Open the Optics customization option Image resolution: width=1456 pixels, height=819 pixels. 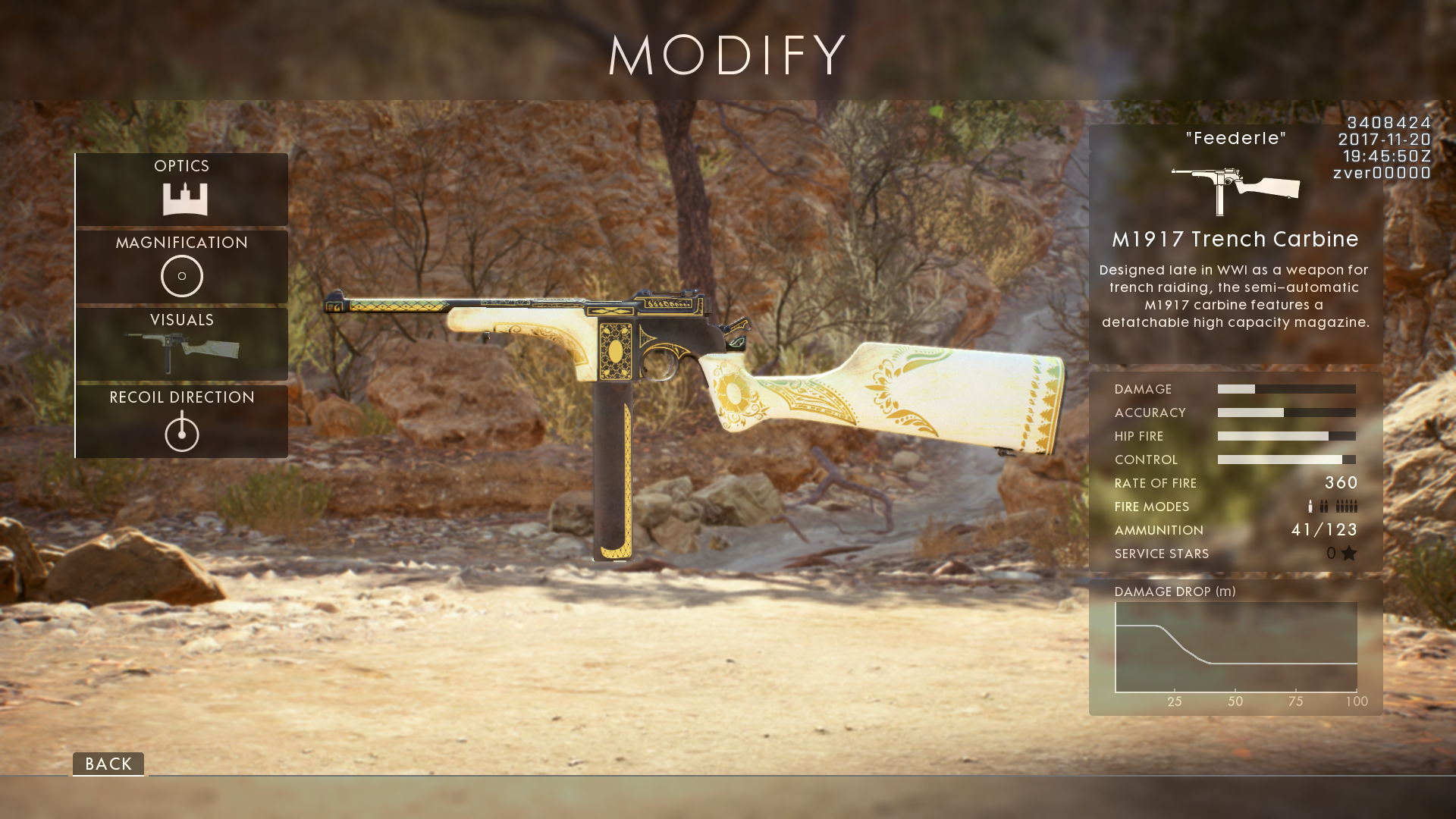(x=182, y=189)
